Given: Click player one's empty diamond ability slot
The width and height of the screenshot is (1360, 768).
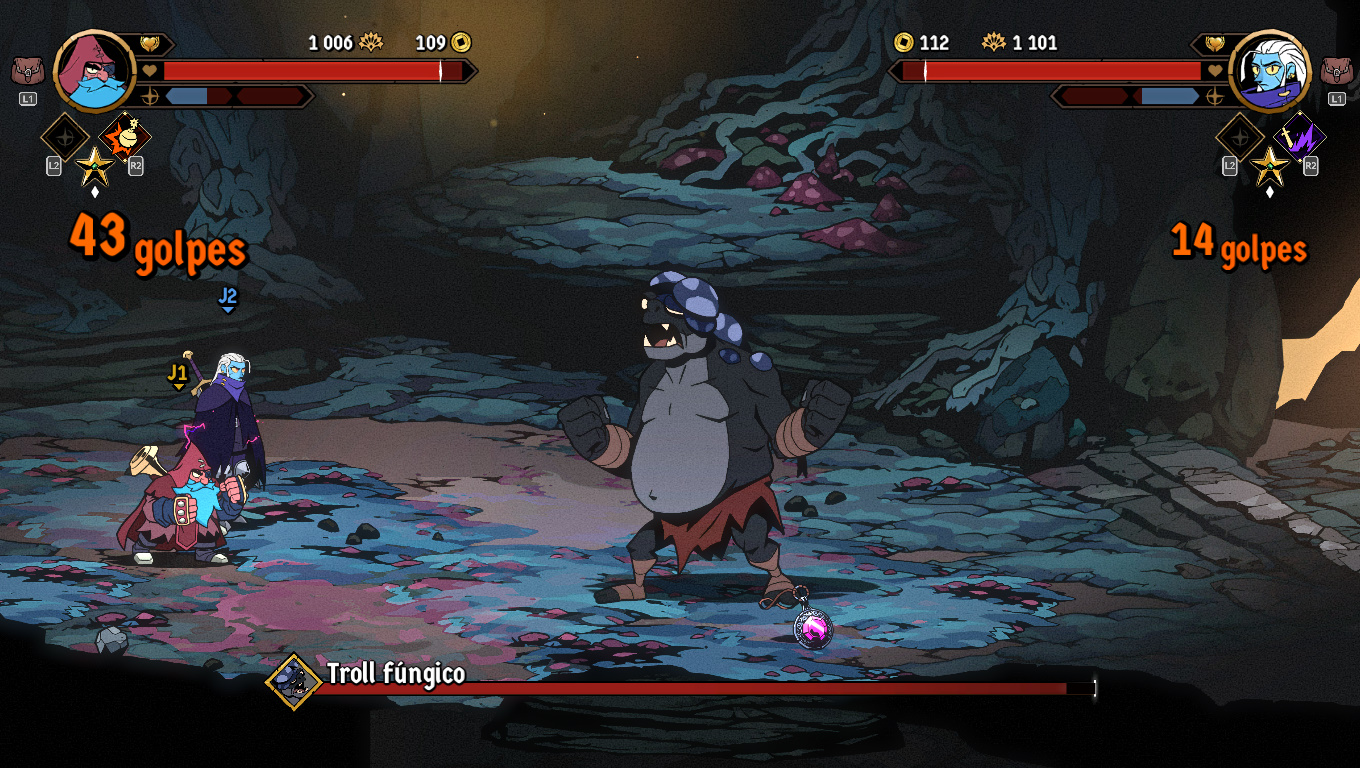Looking at the screenshot, I should [x=65, y=137].
